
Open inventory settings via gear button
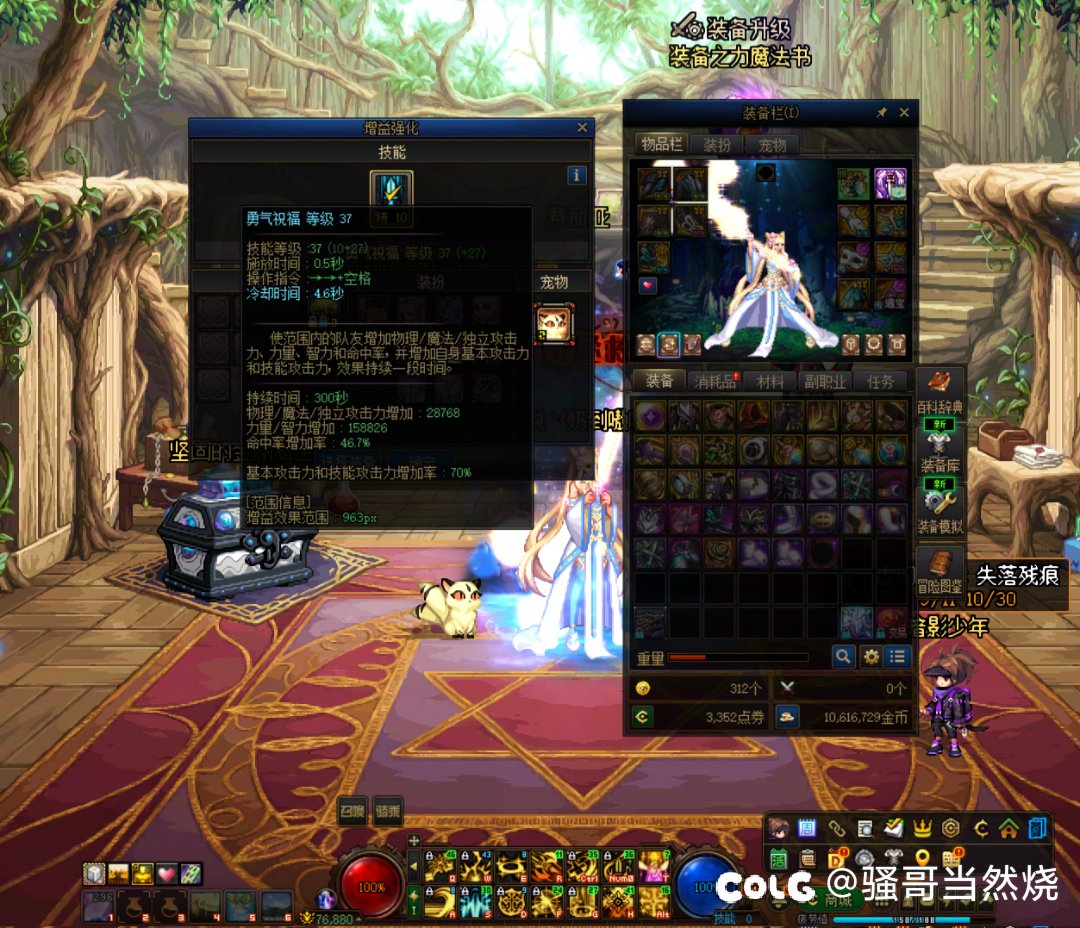tap(871, 657)
